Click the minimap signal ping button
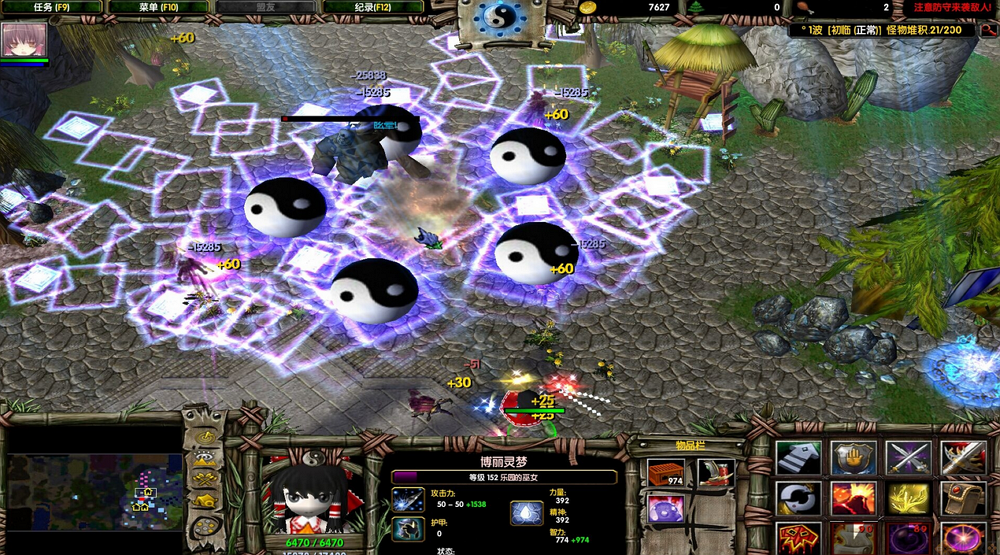1000x555 pixels. click(205, 436)
